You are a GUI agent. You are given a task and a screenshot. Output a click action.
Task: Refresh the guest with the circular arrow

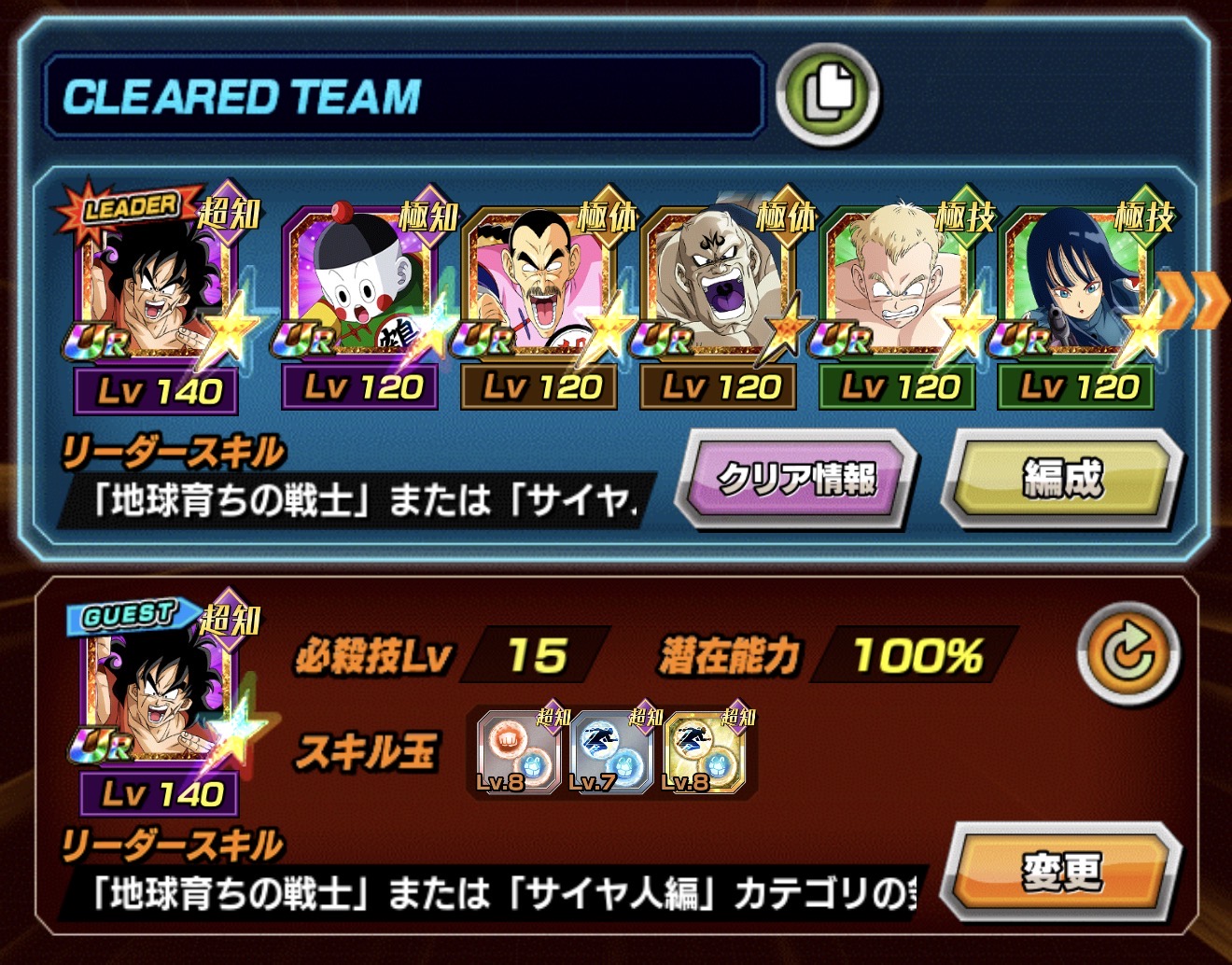tap(1128, 653)
